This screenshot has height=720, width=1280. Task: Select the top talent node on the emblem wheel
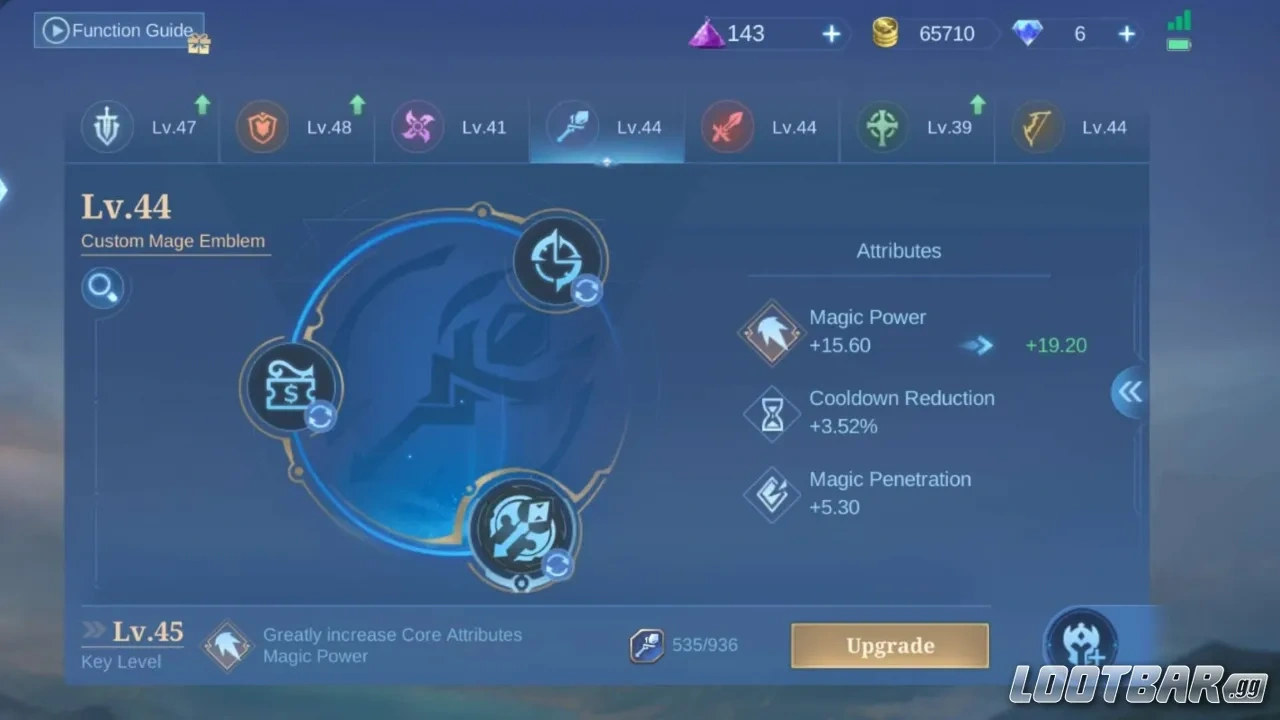(557, 257)
